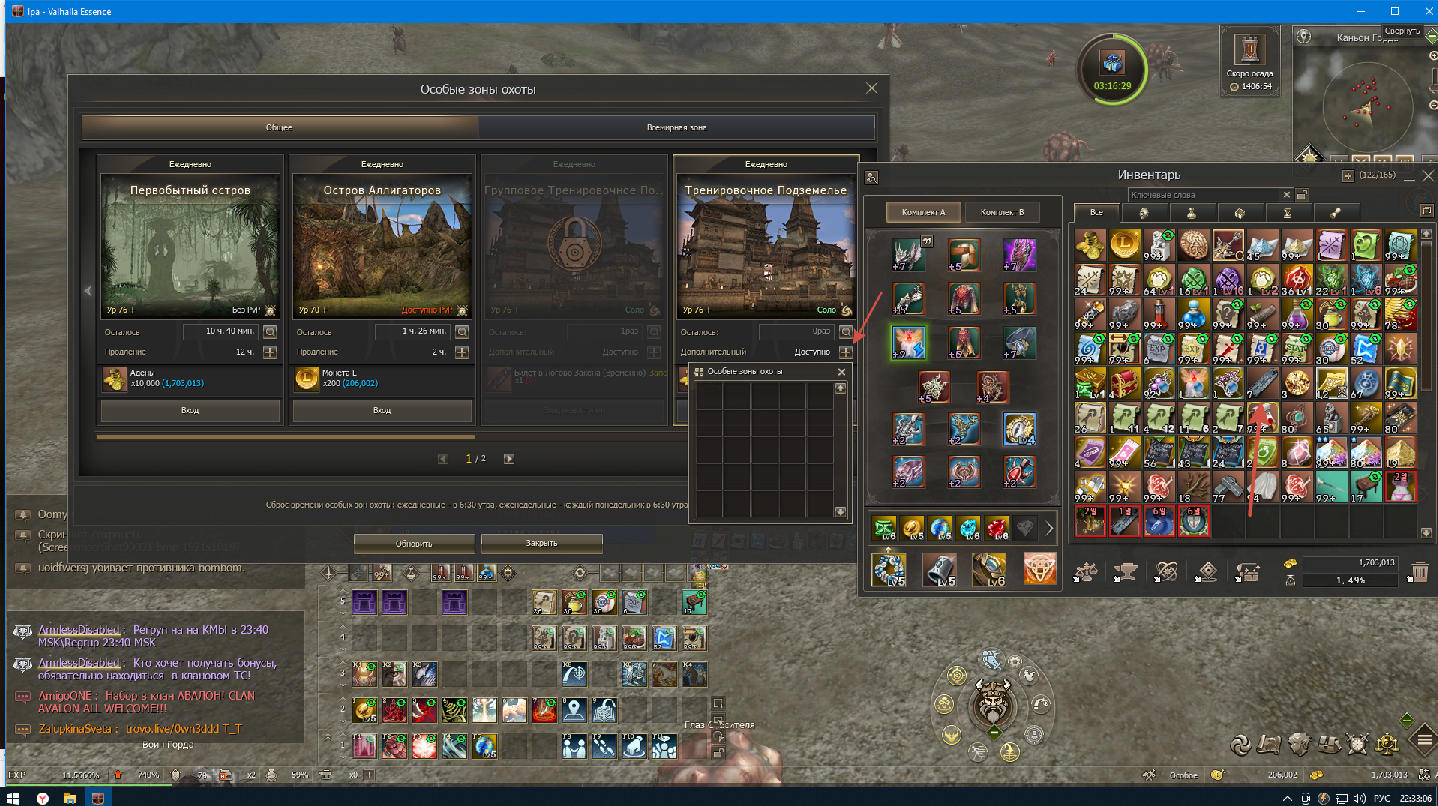Image resolution: width=1438 pixels, height=806 pixels.
Task: Select the blue candle equipped slot
Action: click(910, 342)
